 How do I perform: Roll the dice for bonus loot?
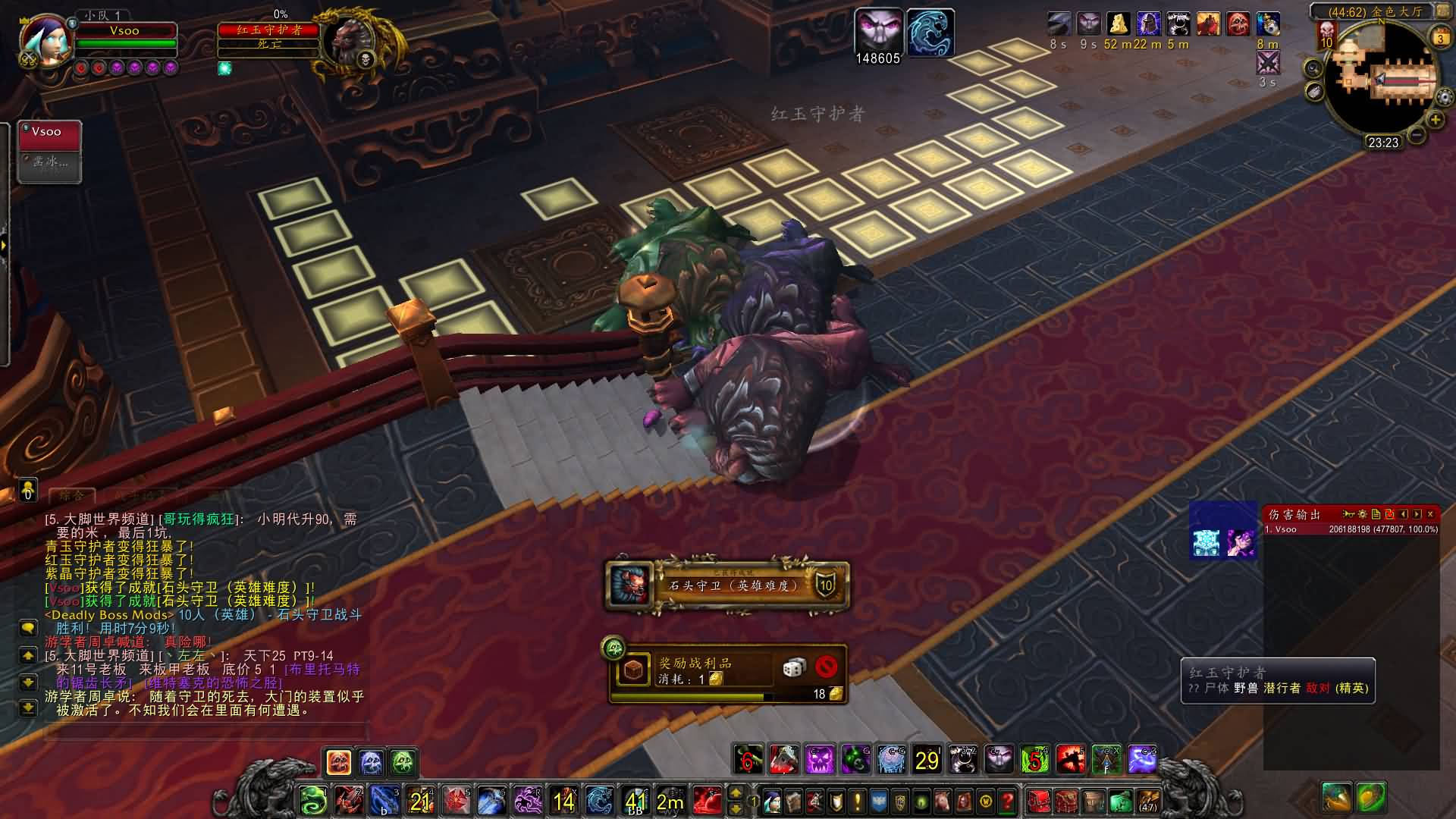[x=794, y=667]
